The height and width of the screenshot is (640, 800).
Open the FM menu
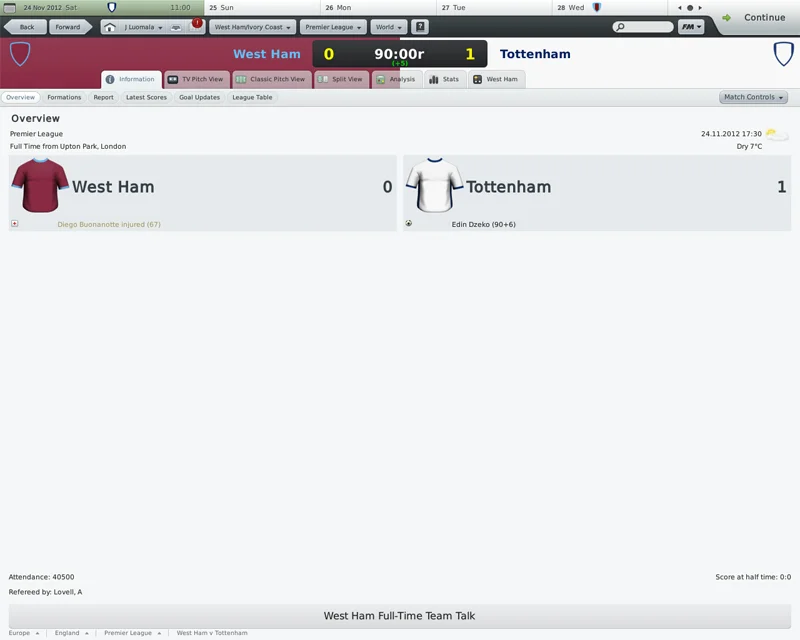pos(691,27)
